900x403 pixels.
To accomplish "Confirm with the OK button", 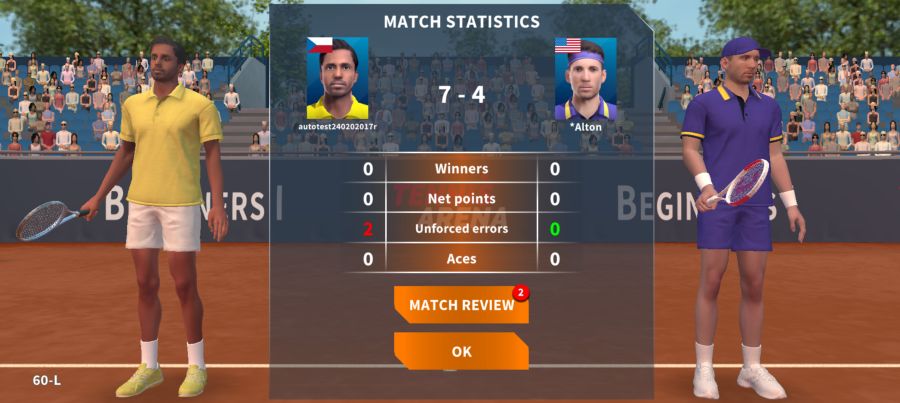I will pyautogui.click(x=461, y=352).
